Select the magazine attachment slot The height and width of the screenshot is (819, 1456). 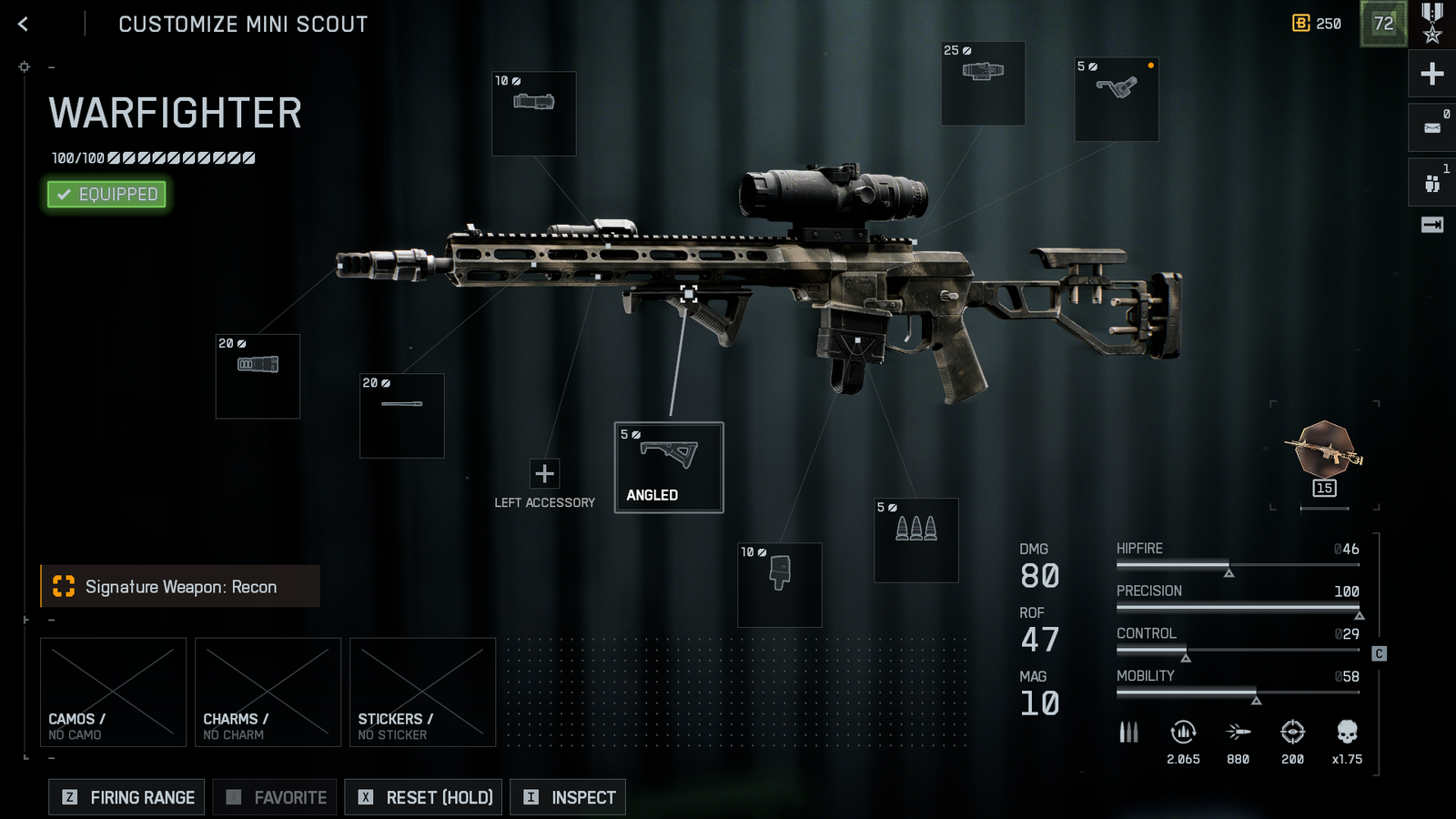point(780,585)
